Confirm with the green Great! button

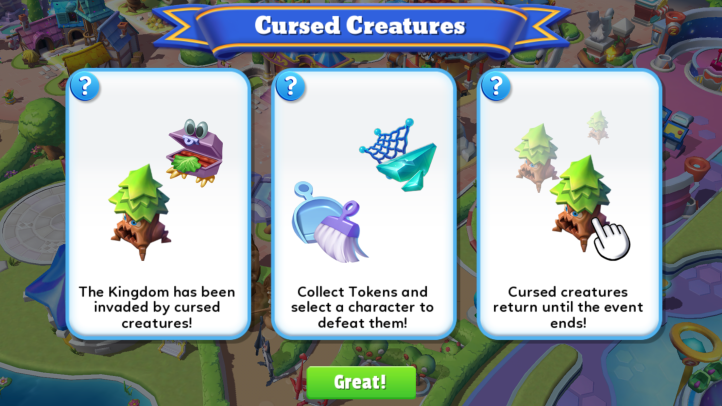(361, 382)
